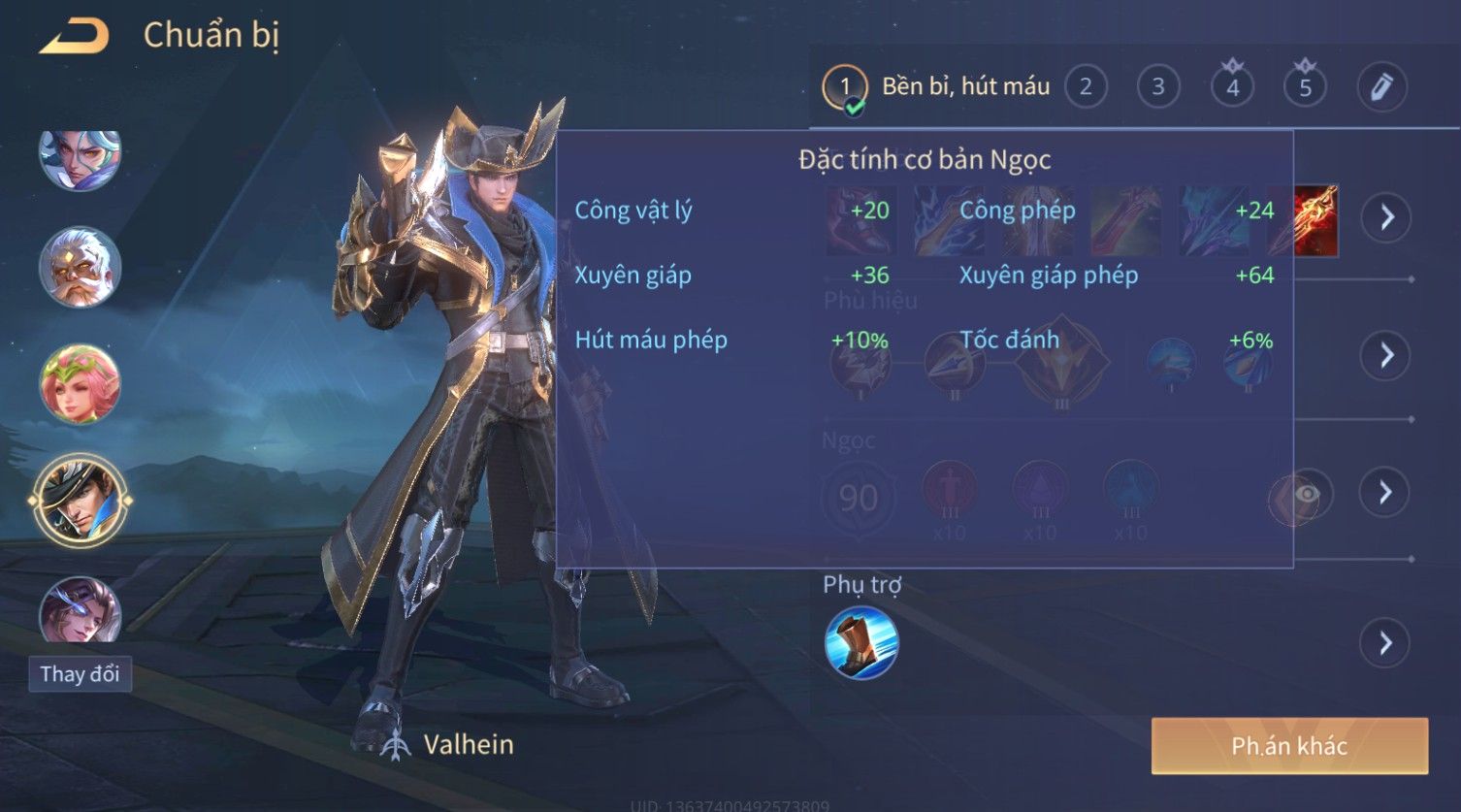Screen dimensions: 1461x812
Task: Expand the Ngọc rune section
Action: (1386, 493)
